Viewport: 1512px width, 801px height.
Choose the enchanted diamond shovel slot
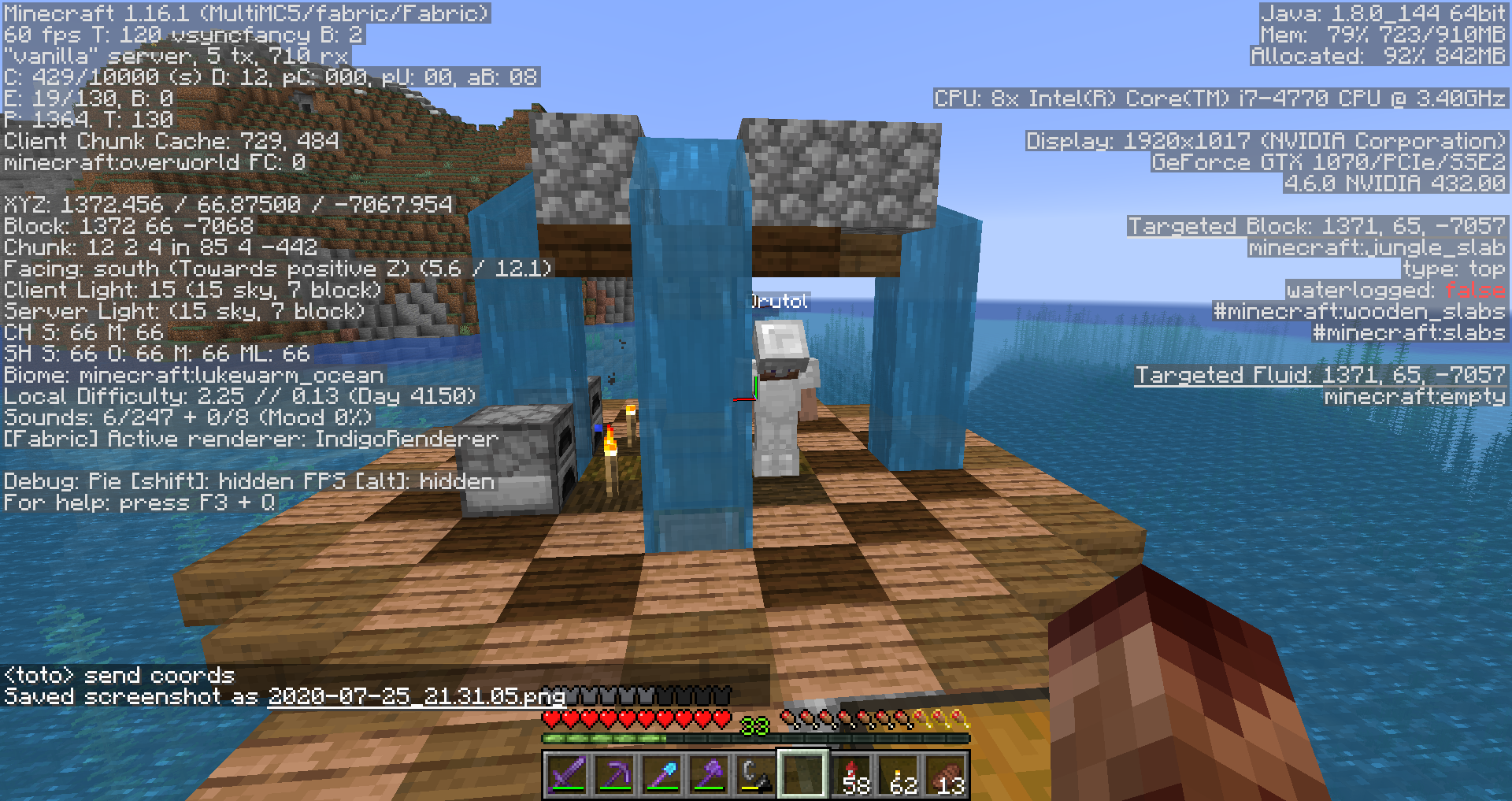661,775
